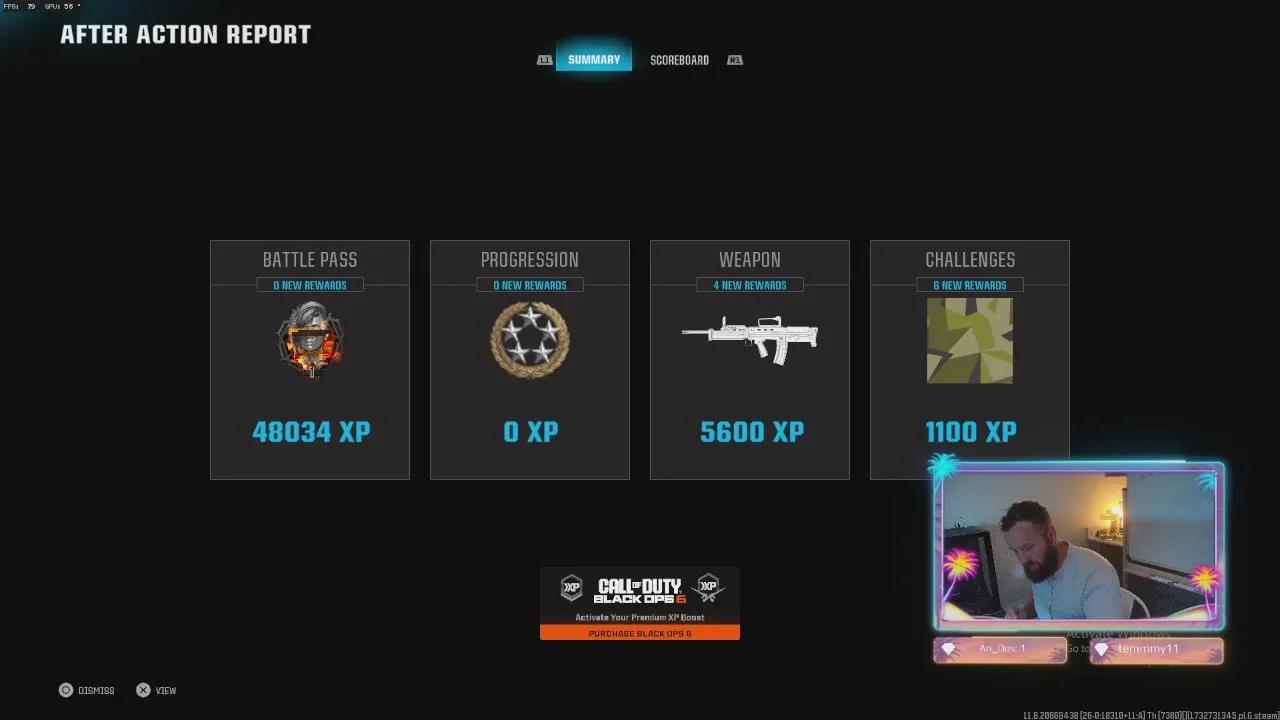Viewport: 1280px width, 720px height.
Task: Click the diamond icon on the temmmy11 badge
Action: click(1102, 649)
